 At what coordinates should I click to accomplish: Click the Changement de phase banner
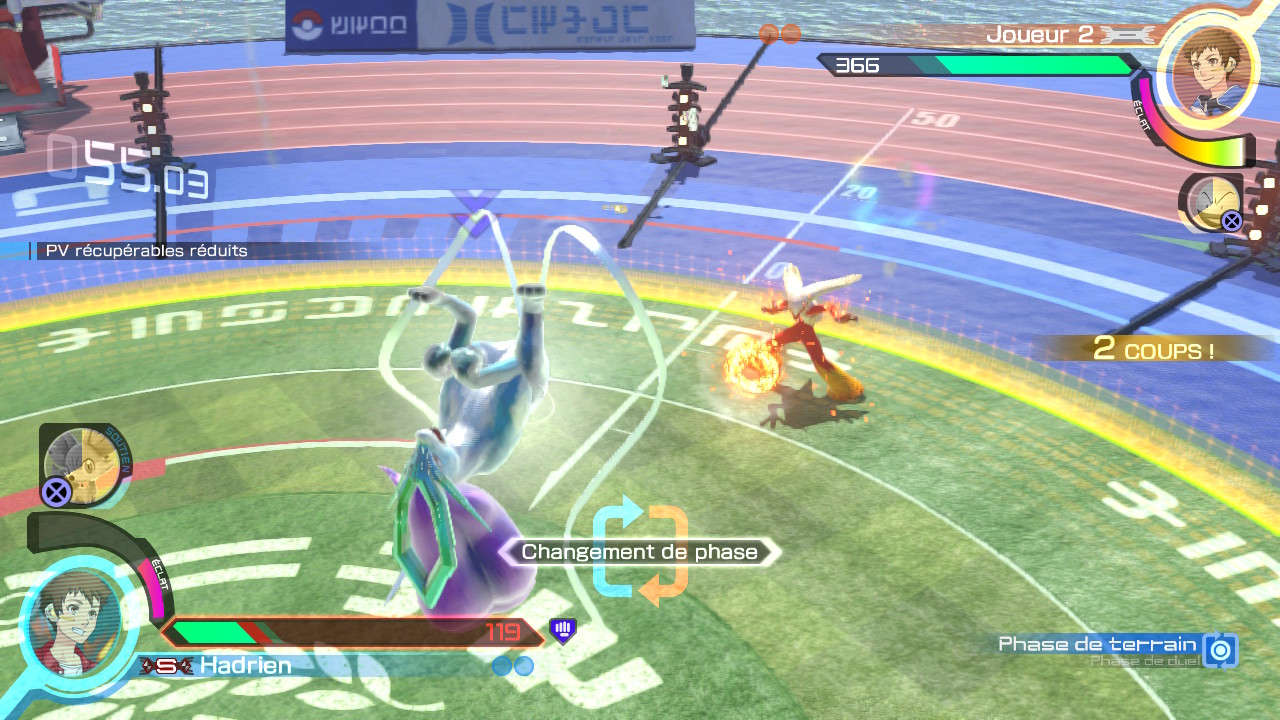[639, 552]
